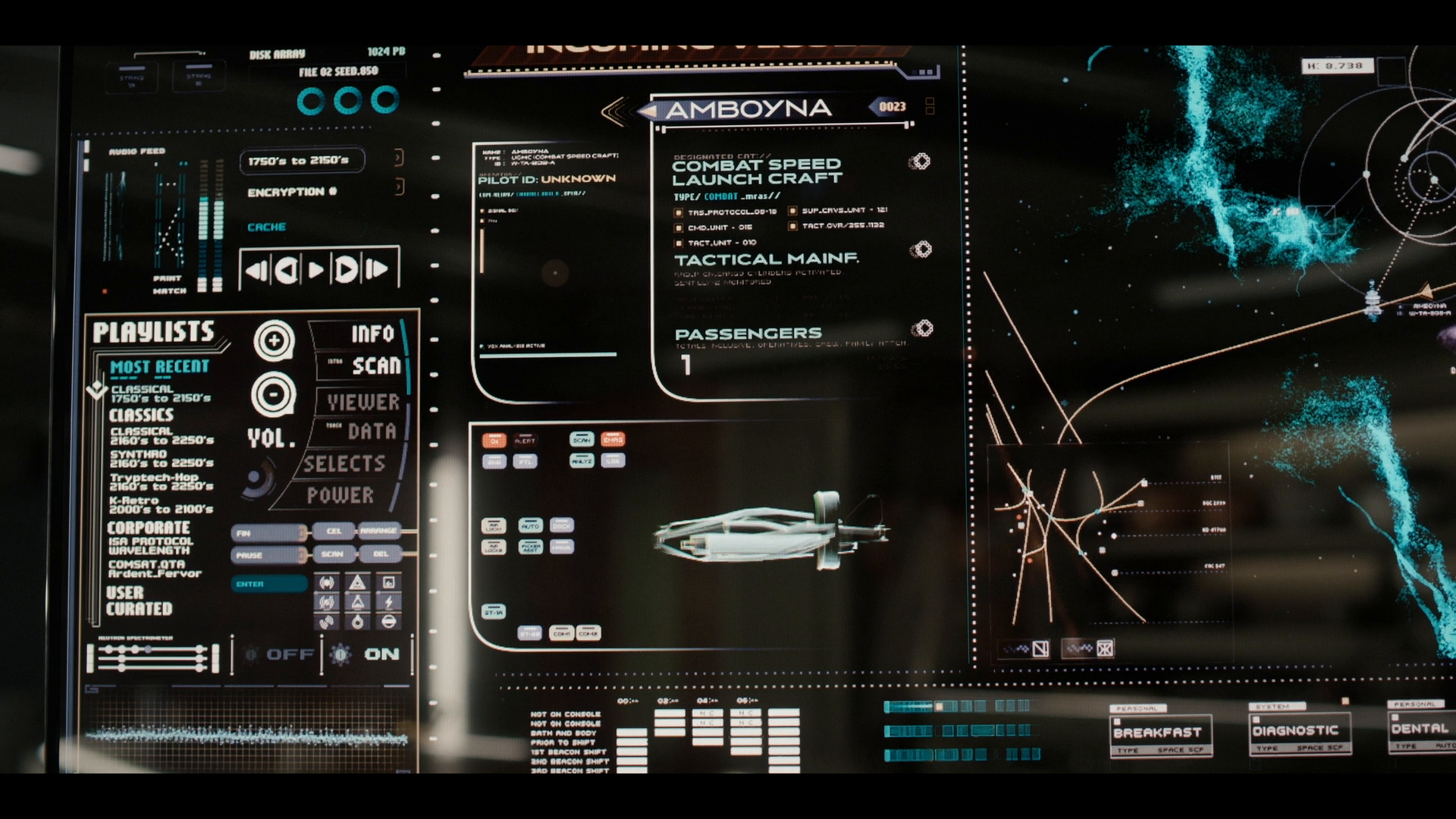Choose the Synthro 2160's to 2250's playlist
Screen dimensions: 1456x819
pyautogui.click(x=161, y=458)
